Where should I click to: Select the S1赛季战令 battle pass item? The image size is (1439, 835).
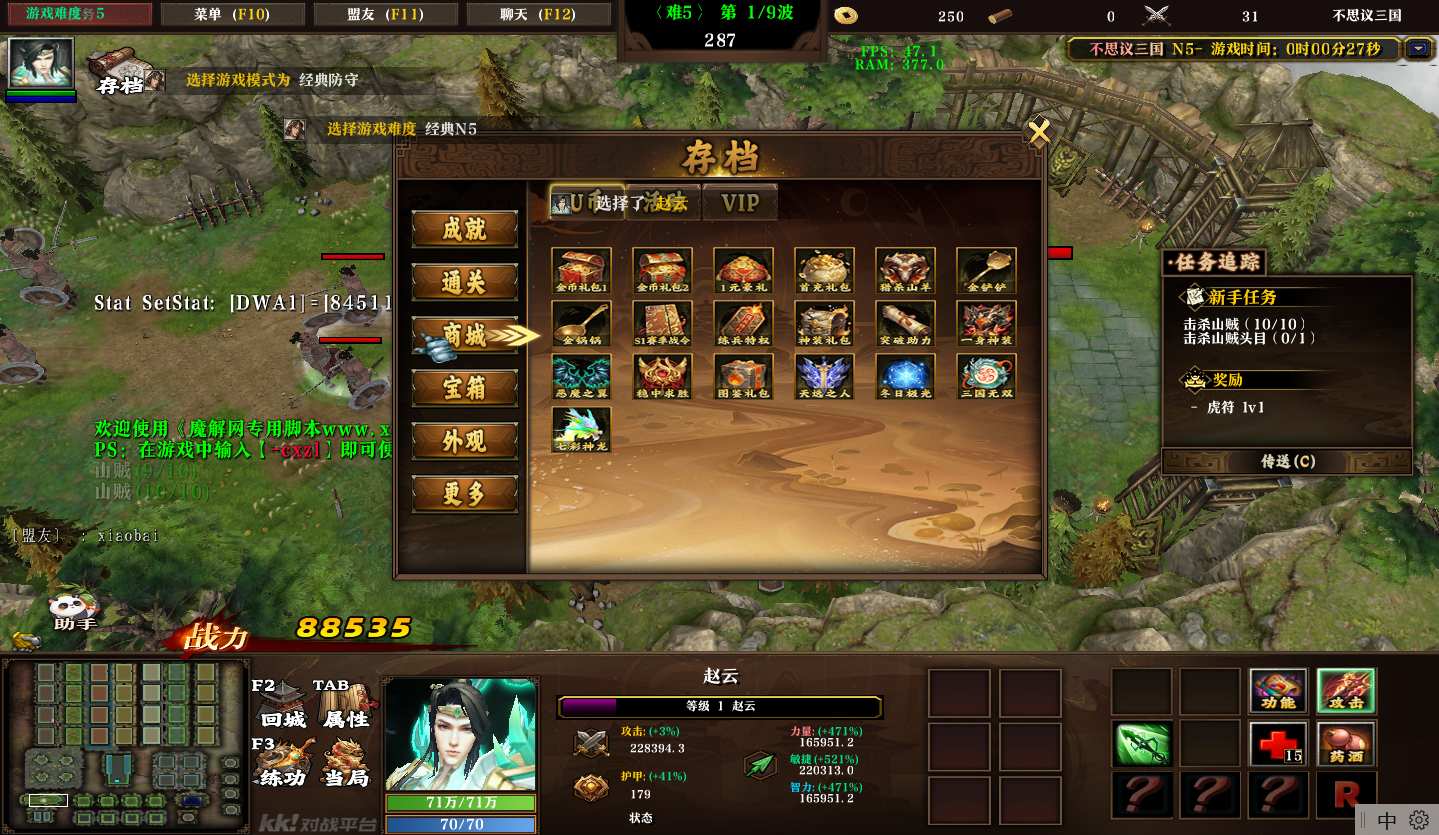pos(662,323)
